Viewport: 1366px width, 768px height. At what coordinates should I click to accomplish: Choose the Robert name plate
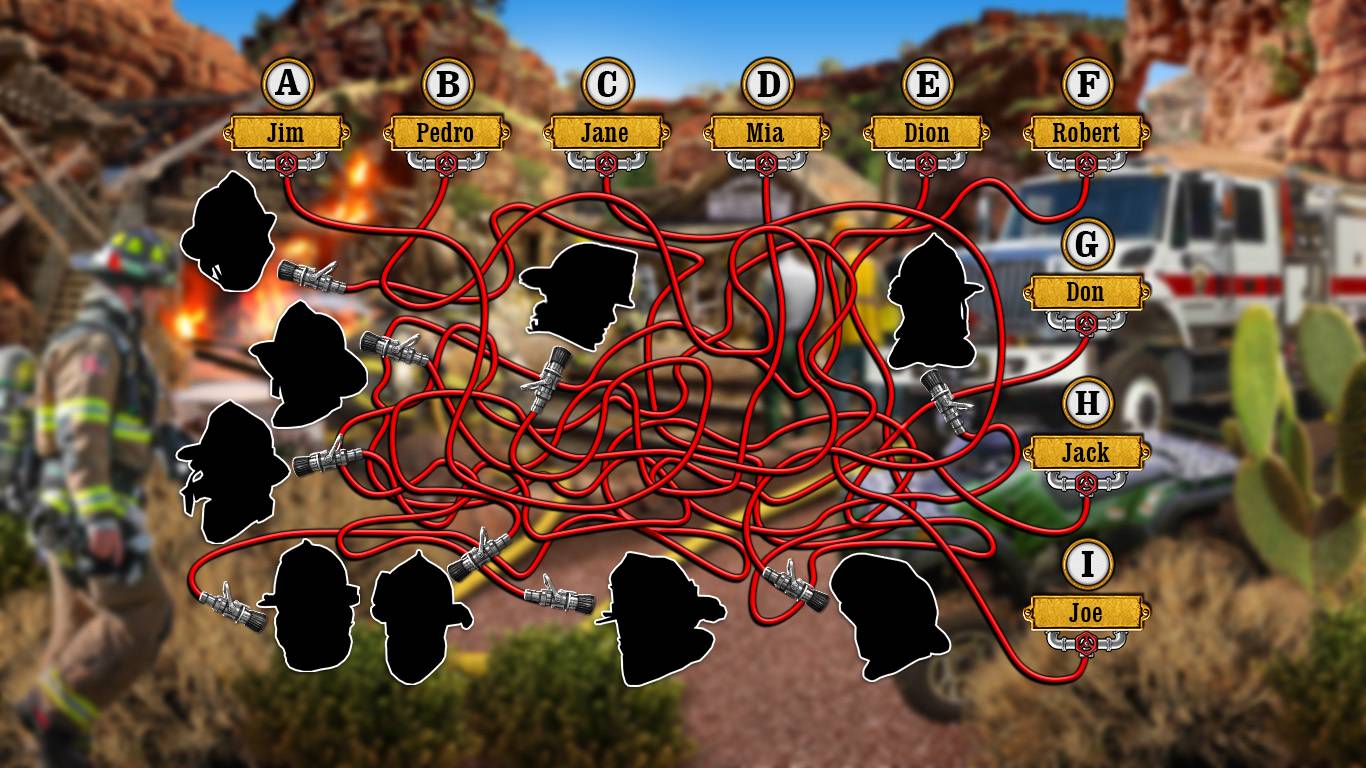tap(1086, 132)
